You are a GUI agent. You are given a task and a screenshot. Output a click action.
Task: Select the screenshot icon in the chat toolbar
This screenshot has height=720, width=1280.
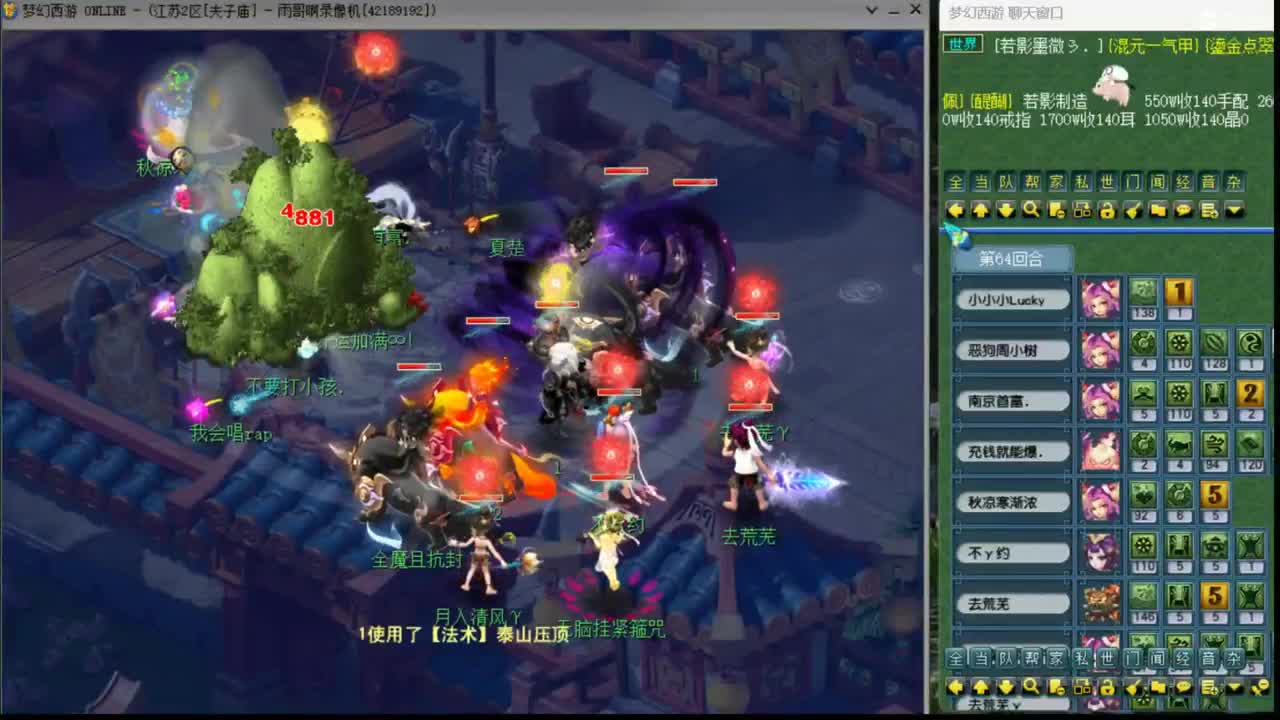point(1081,210)
